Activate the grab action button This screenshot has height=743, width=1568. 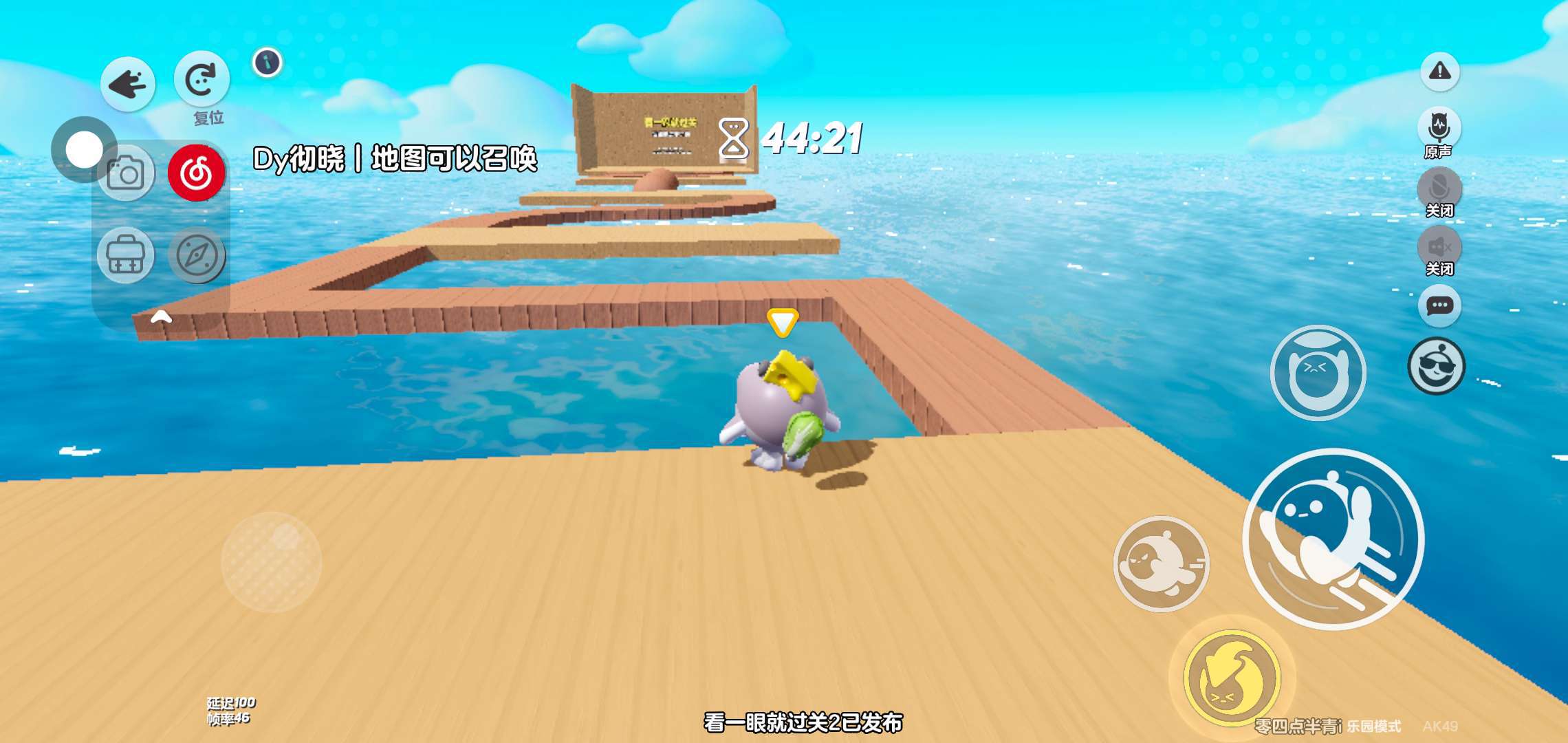[1318, 373]
